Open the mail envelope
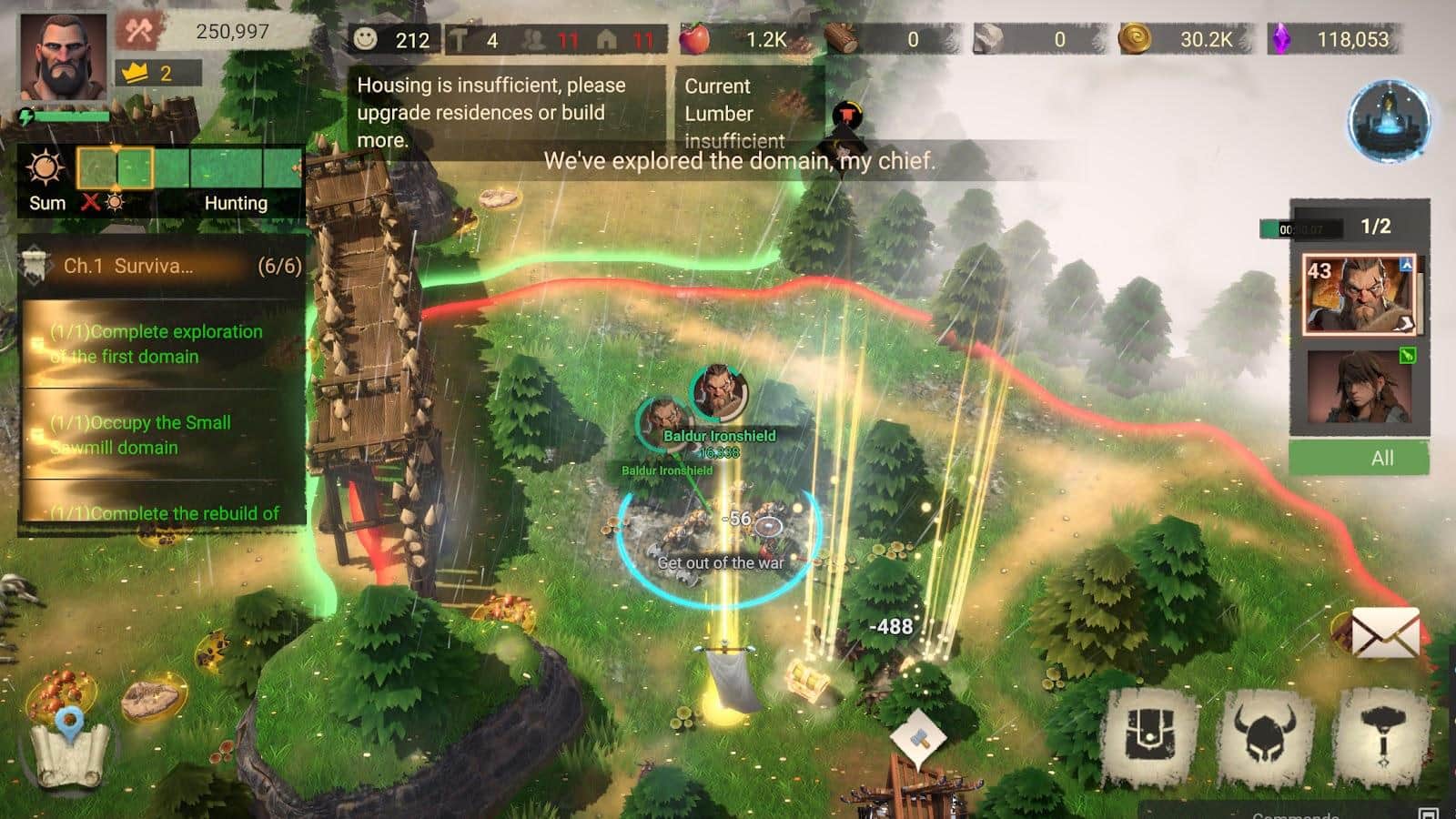This screenshot has height=819, width=1456. tap(1384, 632)
